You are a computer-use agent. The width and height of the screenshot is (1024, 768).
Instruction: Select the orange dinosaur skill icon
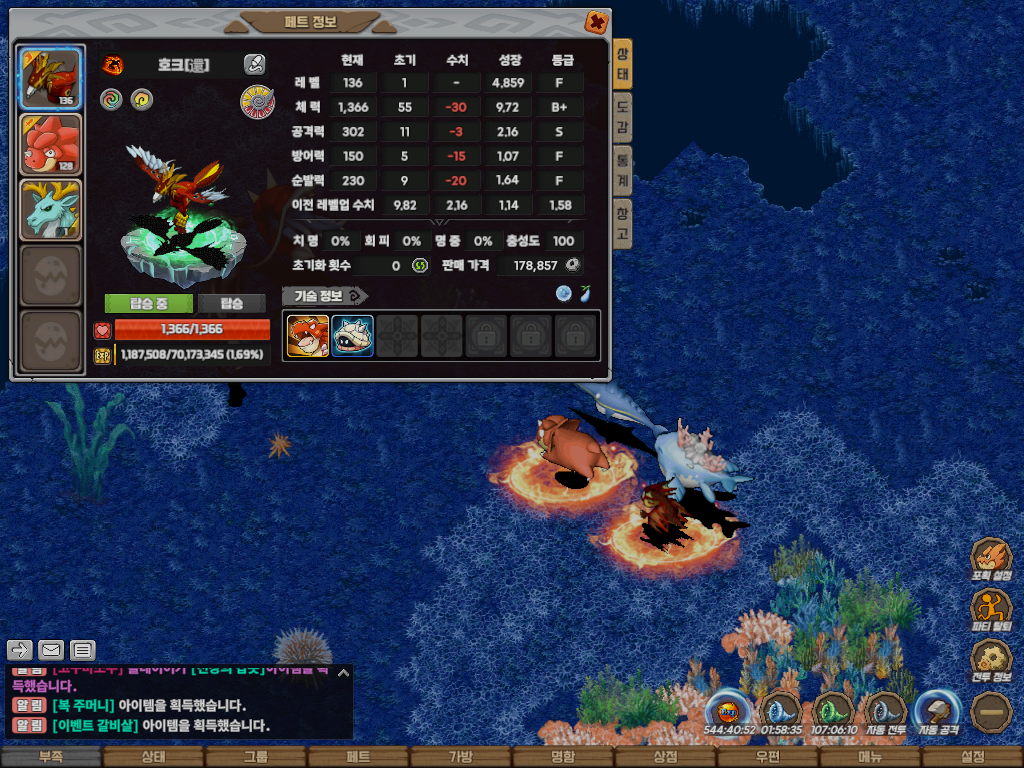pos(308,336)
